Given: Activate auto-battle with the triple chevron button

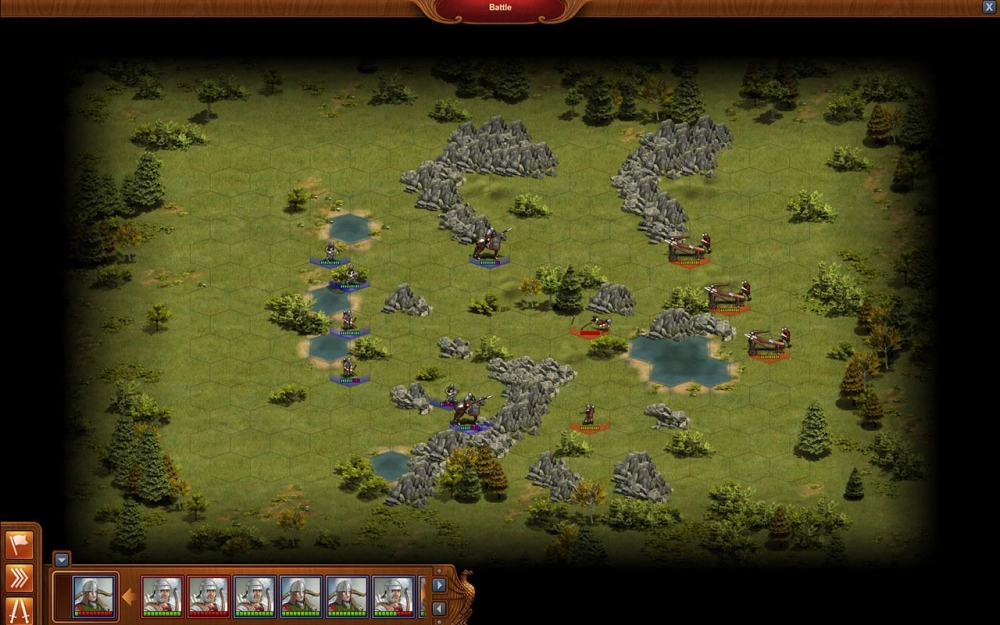Looking at the screenshot, I should [19, 578].
